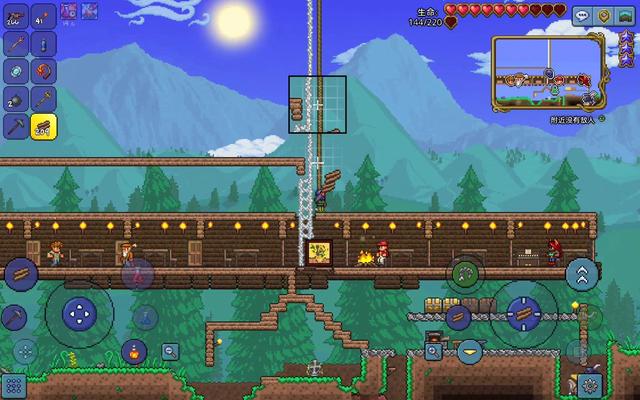Select the highlighted wood stack hotbar slot
Image resolution: width=640 pixels, height=400 pixels.
[44, 127]
